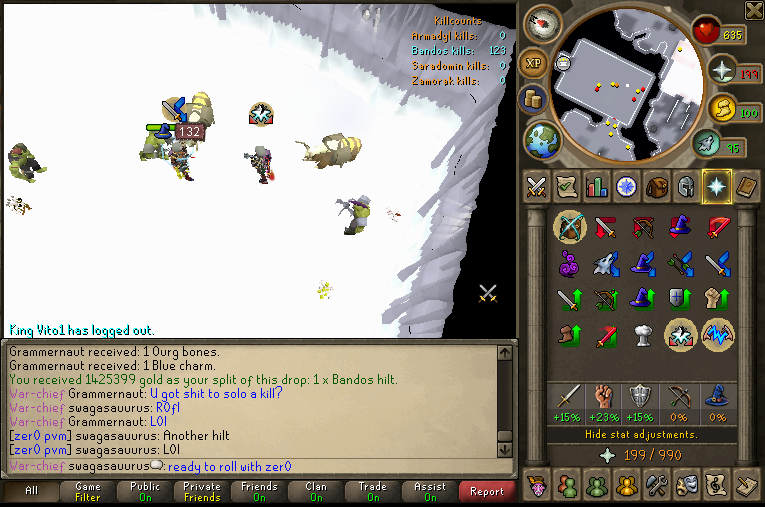Toggle the XP counter button

click(x=533, y=63)
